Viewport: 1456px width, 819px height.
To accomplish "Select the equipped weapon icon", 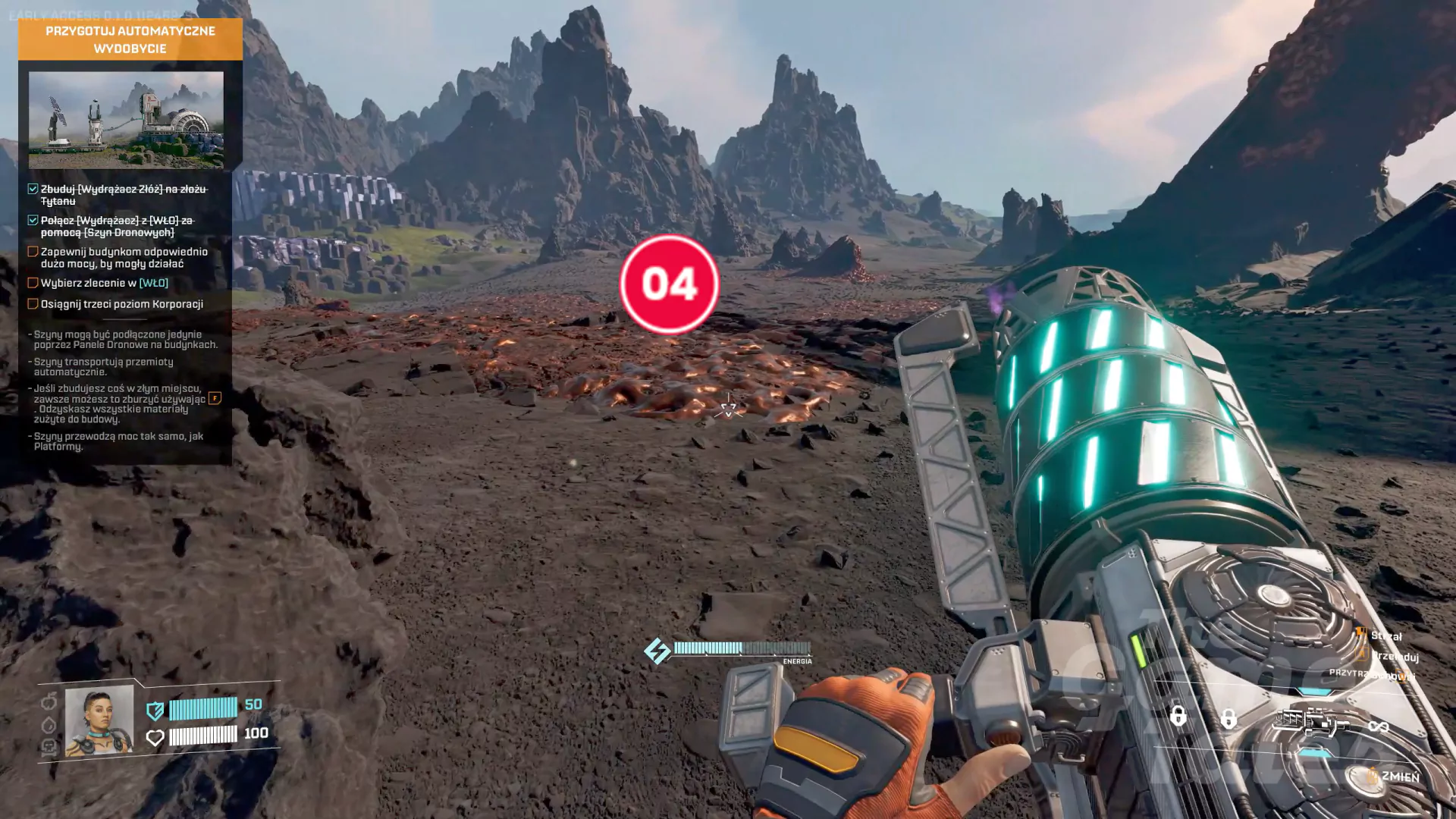I will point(1310,721).
